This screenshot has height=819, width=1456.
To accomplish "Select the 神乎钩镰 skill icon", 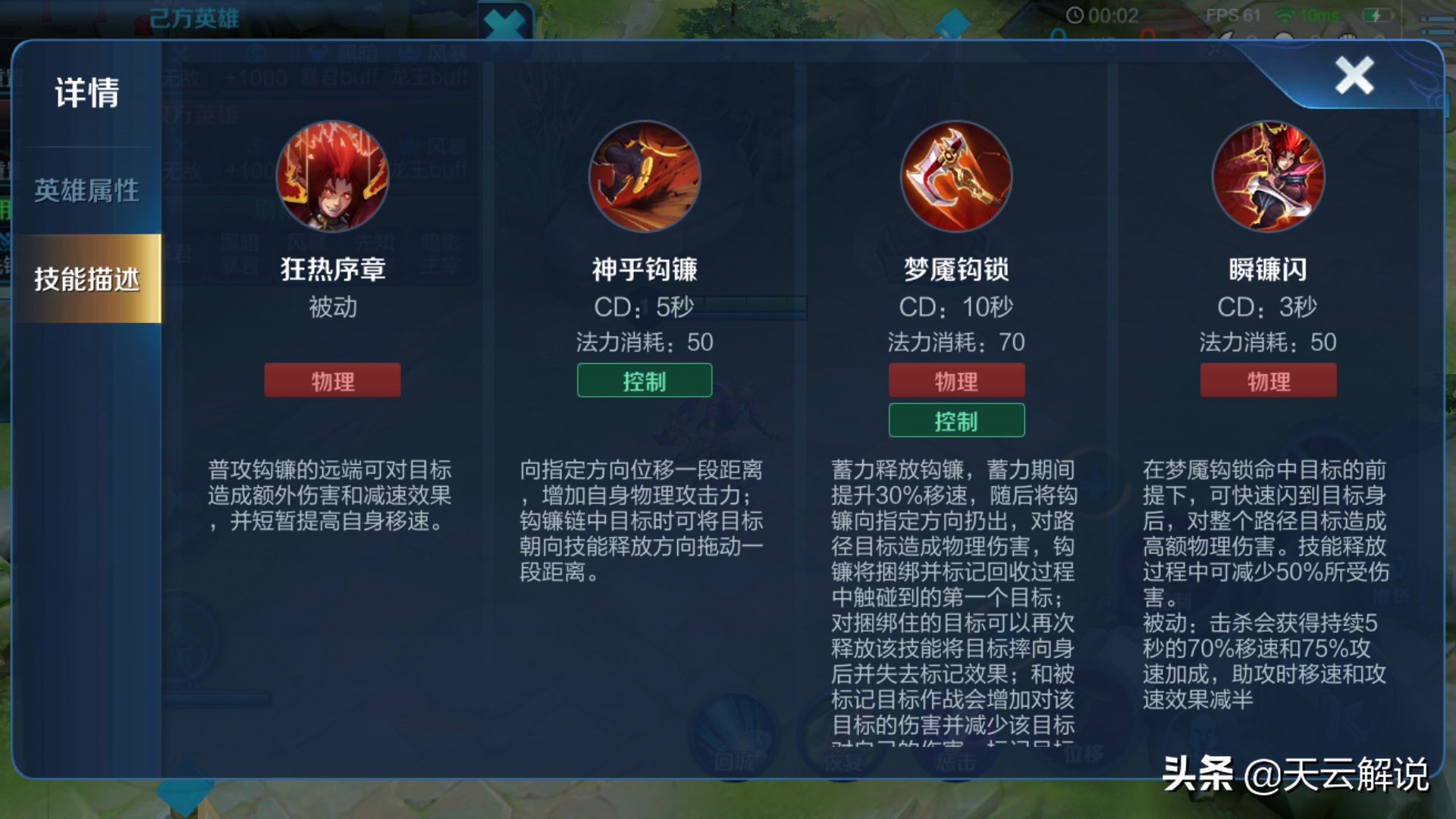I will coord(644,176).
